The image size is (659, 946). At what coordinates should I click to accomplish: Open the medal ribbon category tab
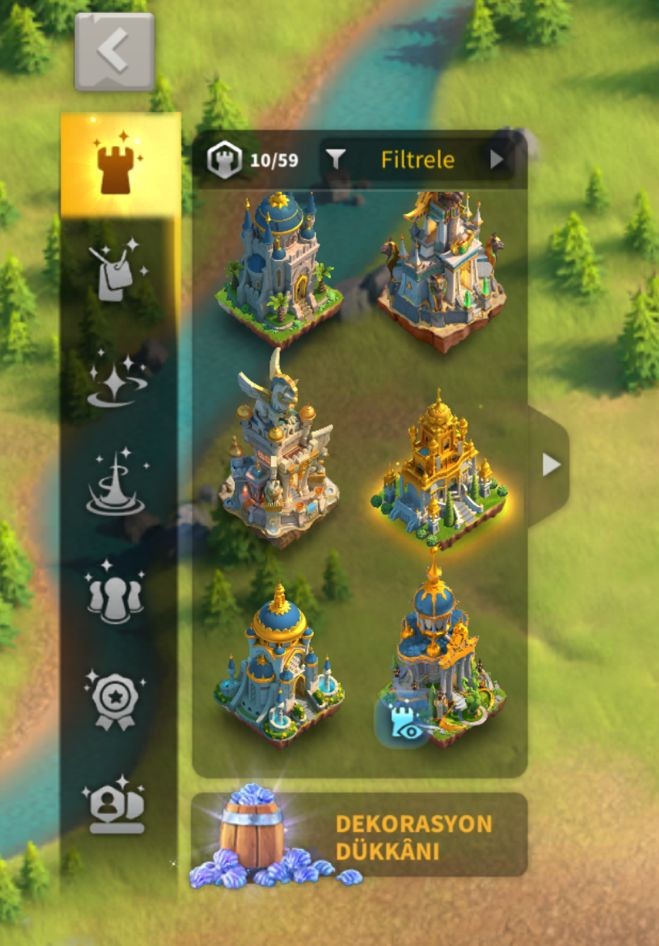(117, 699)
